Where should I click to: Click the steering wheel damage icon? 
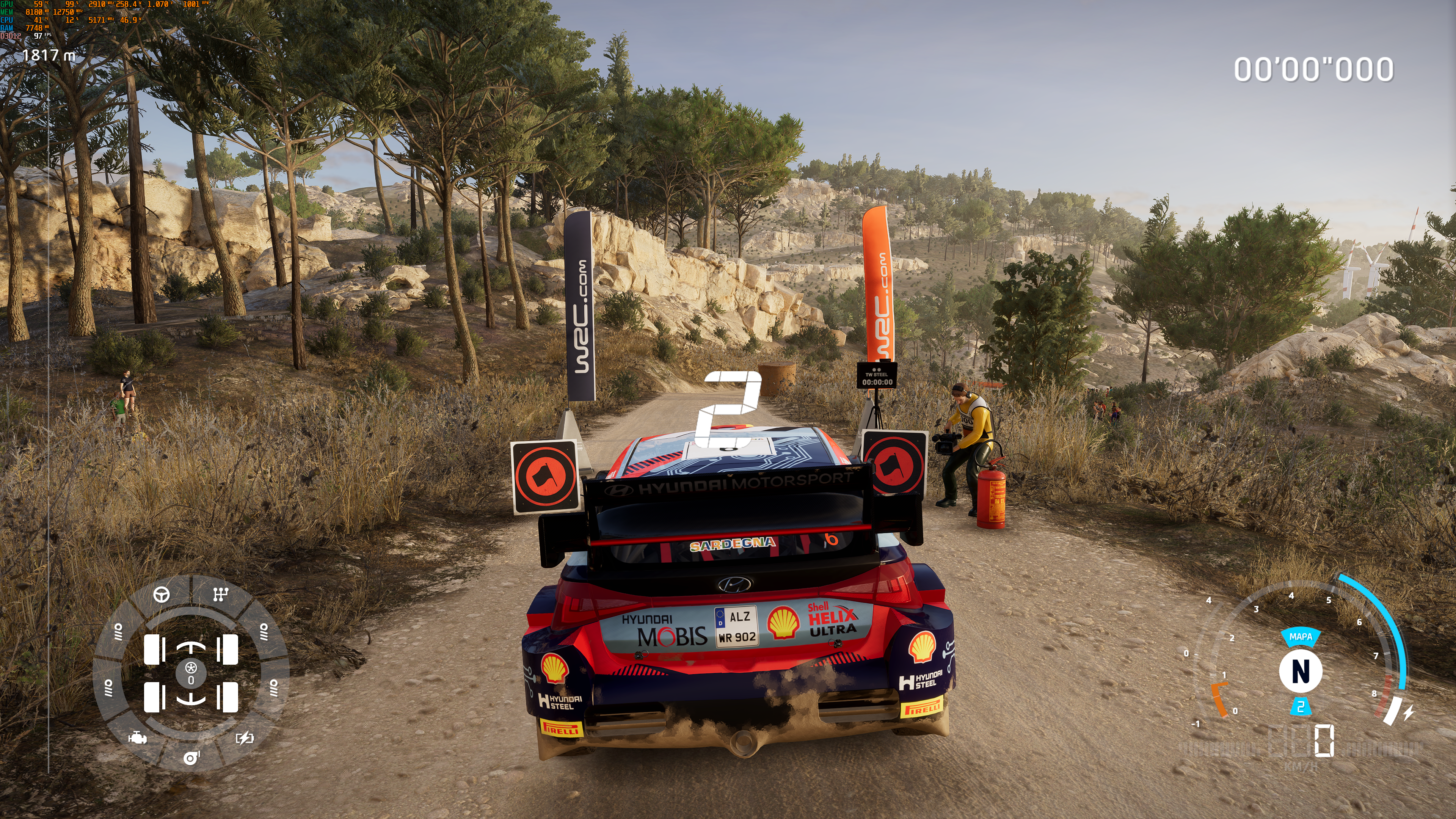coord(162,595)
